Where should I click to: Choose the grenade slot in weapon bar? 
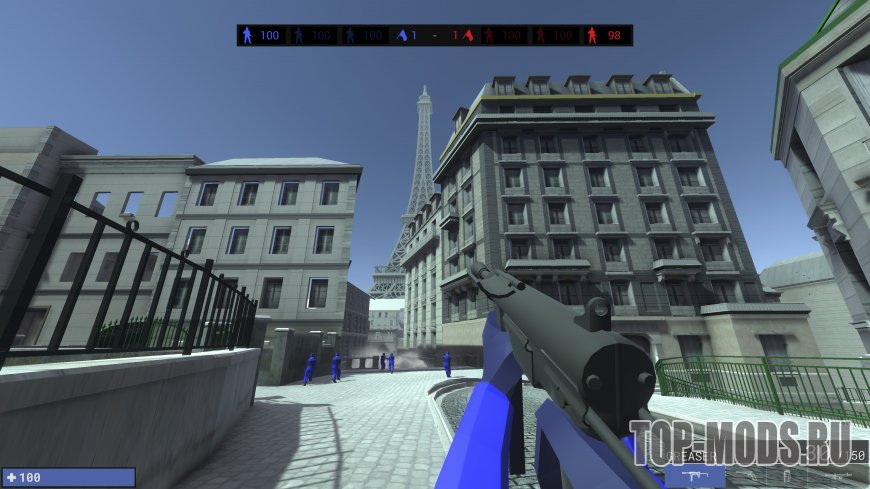point(786,474)
